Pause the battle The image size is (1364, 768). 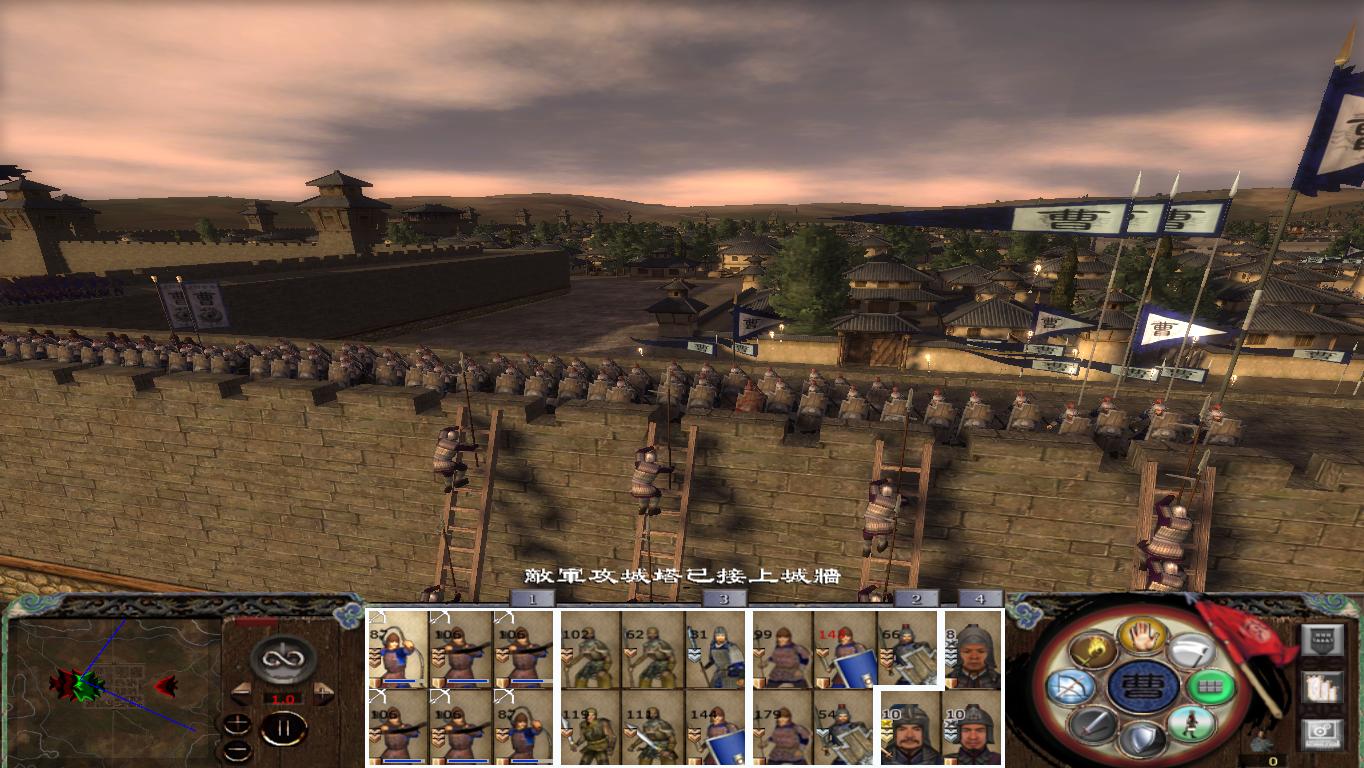coord(285,729)
